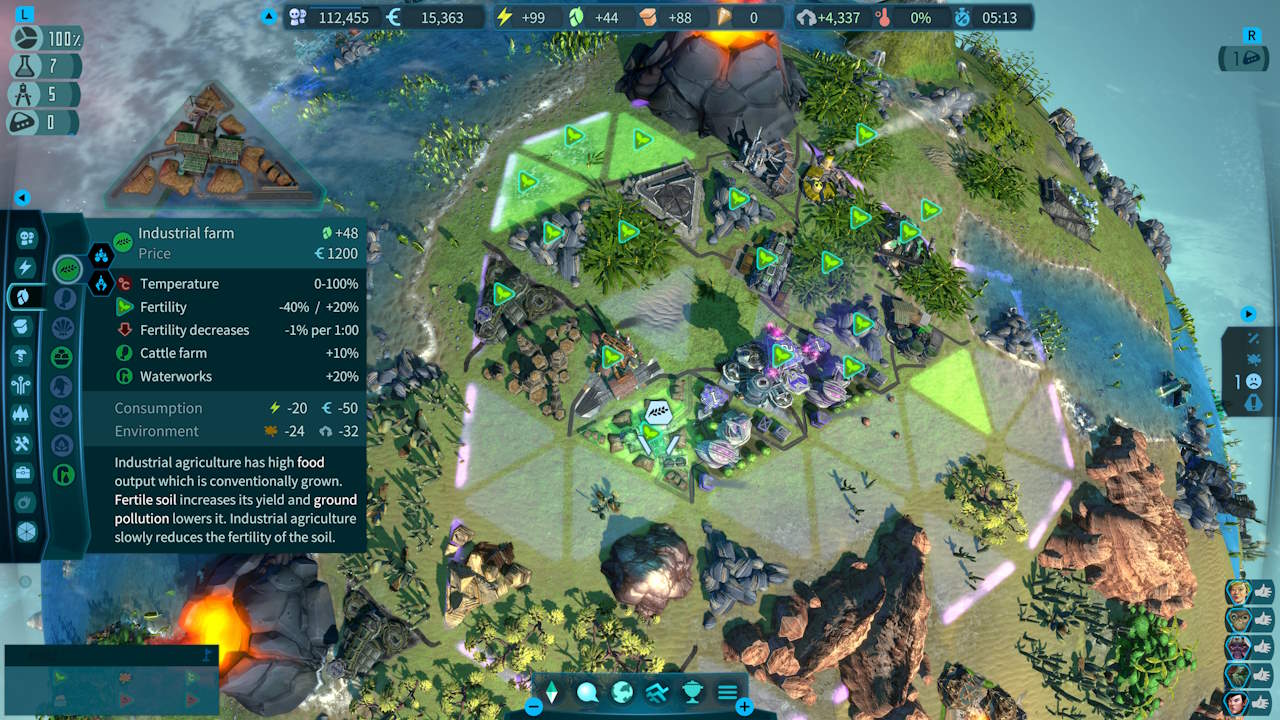This screenshot has height=720, width=1280.
Task: Open the construction tools icon in the bottom bar
Action: point(658,692)
